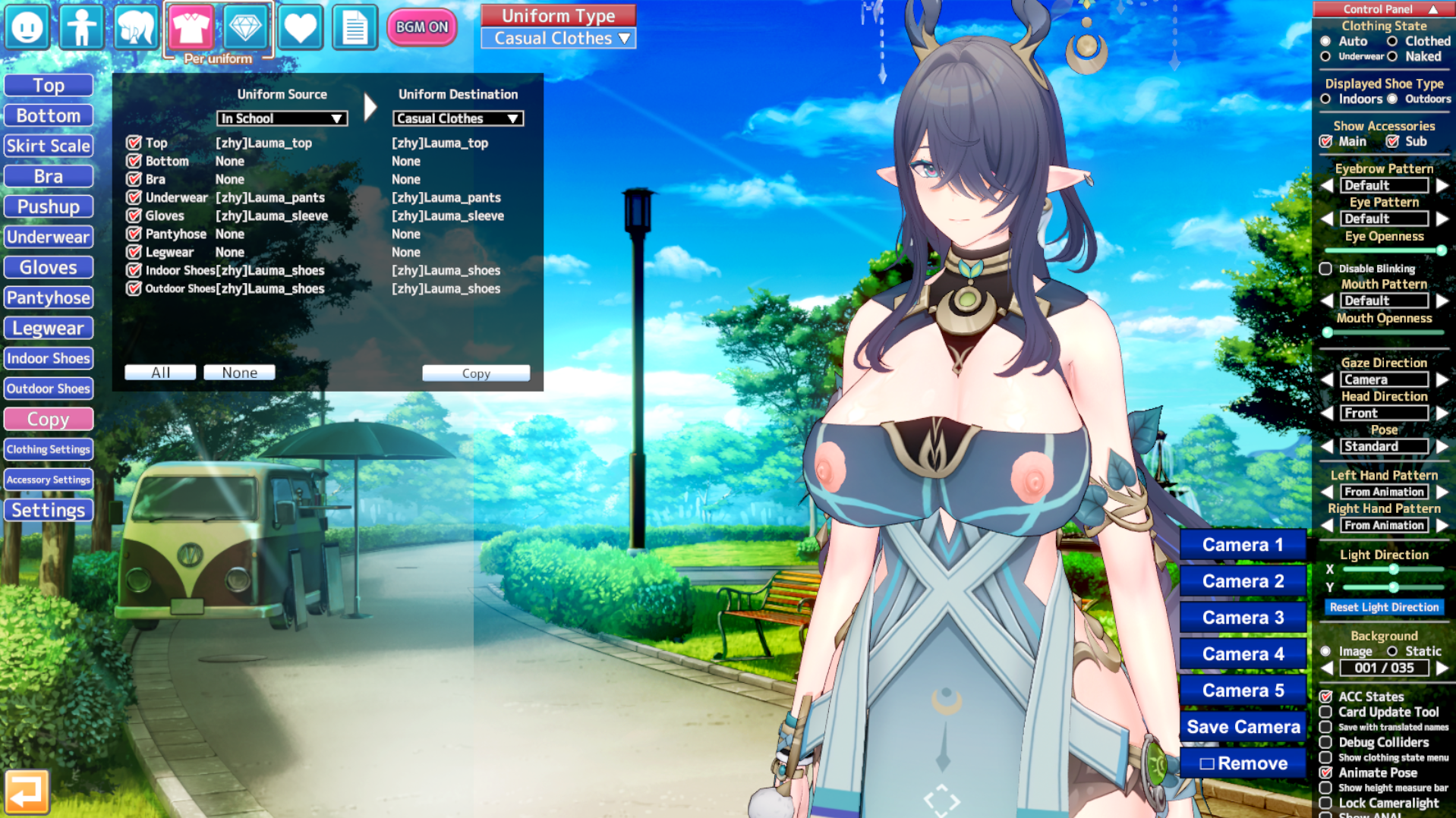Open the Uniform Destination dropdown

click(458, 118)
